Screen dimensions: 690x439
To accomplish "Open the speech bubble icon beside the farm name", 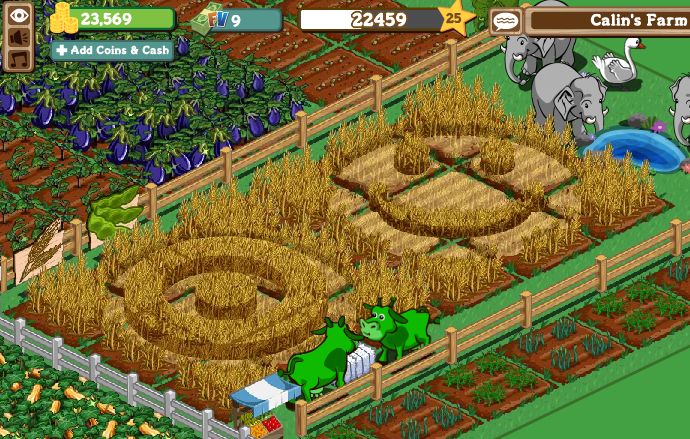I will pos(506,21).
